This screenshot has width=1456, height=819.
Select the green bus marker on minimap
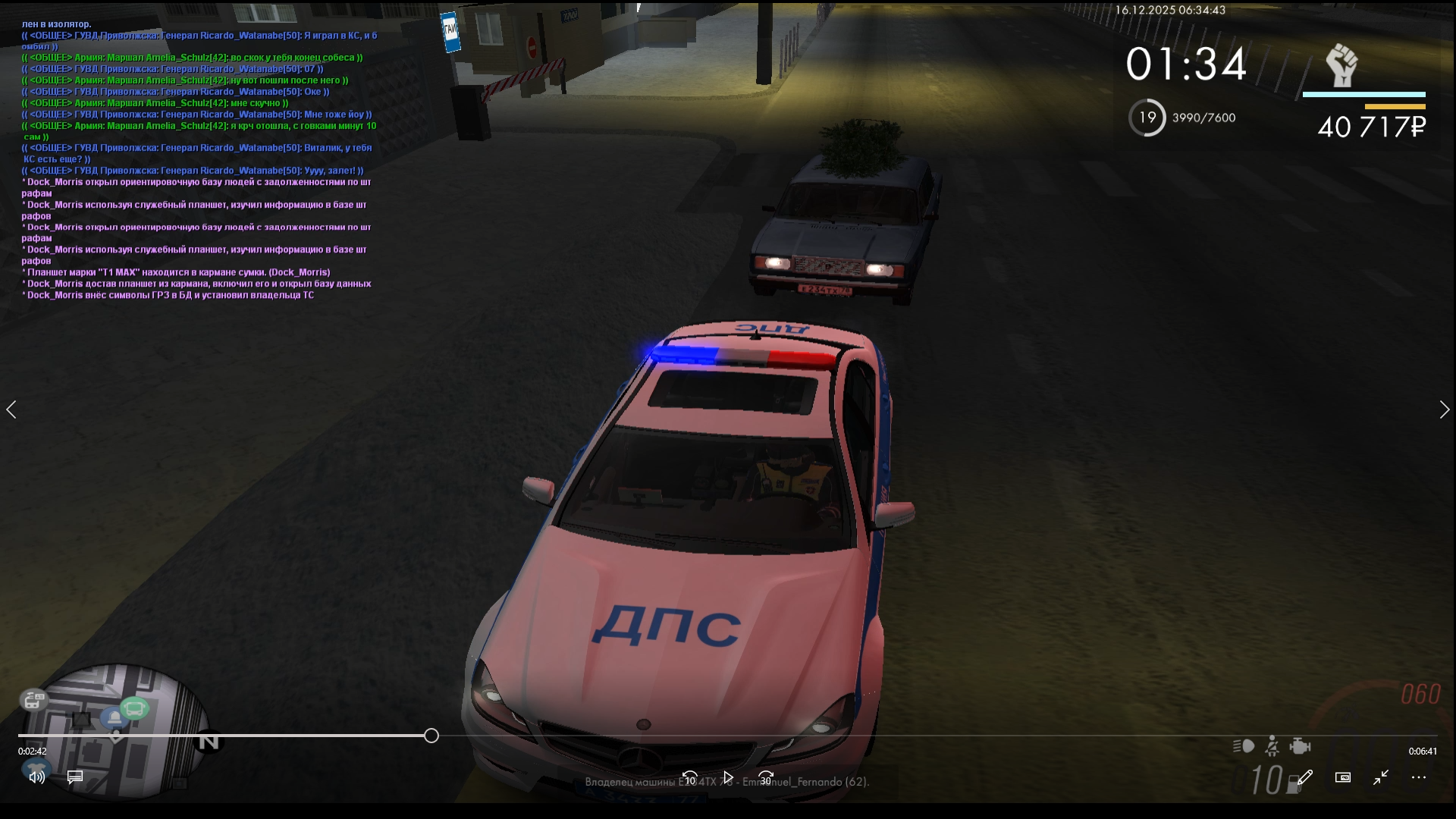pos(135,709)
